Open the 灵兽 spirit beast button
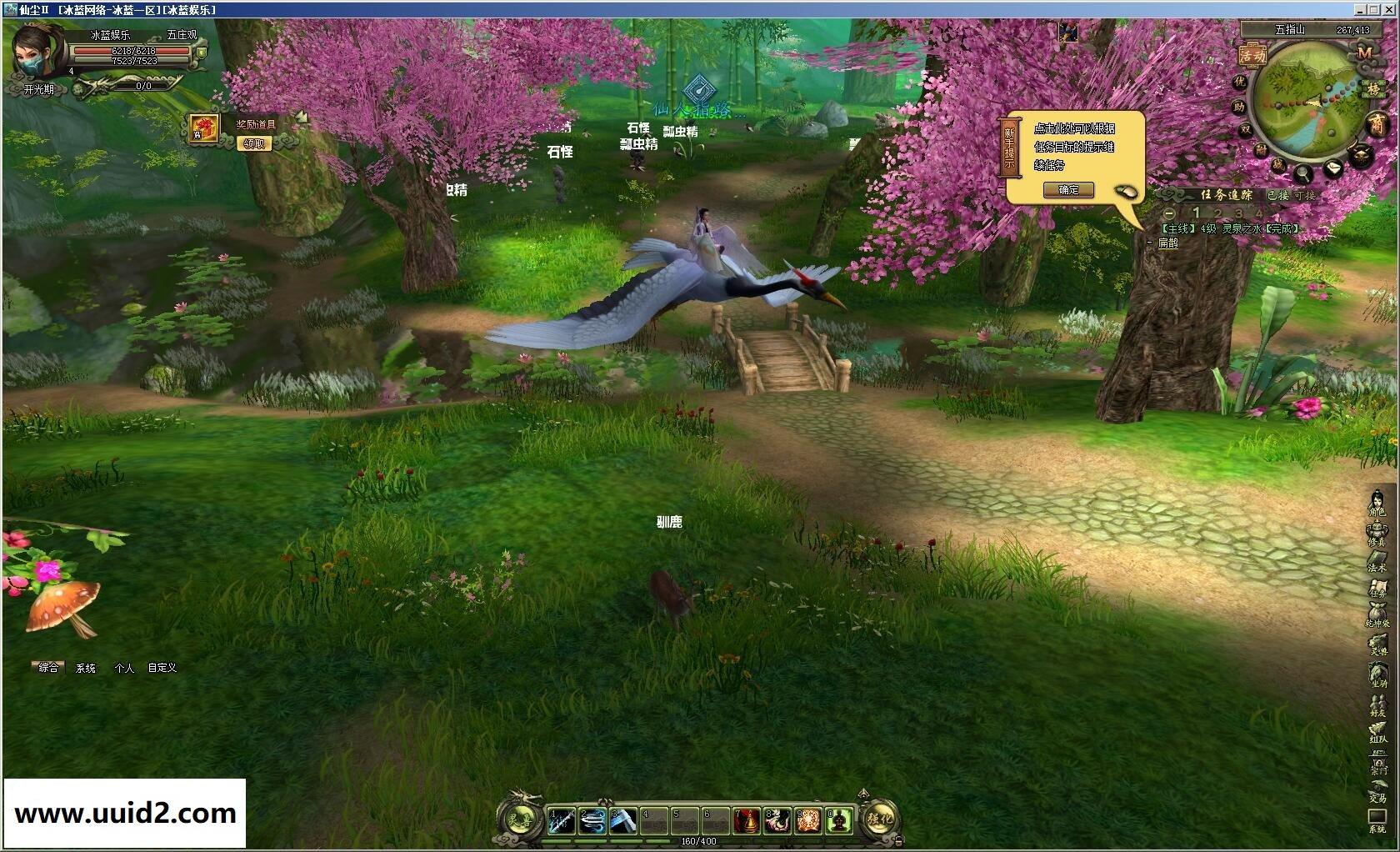 (x=522, y=819)
